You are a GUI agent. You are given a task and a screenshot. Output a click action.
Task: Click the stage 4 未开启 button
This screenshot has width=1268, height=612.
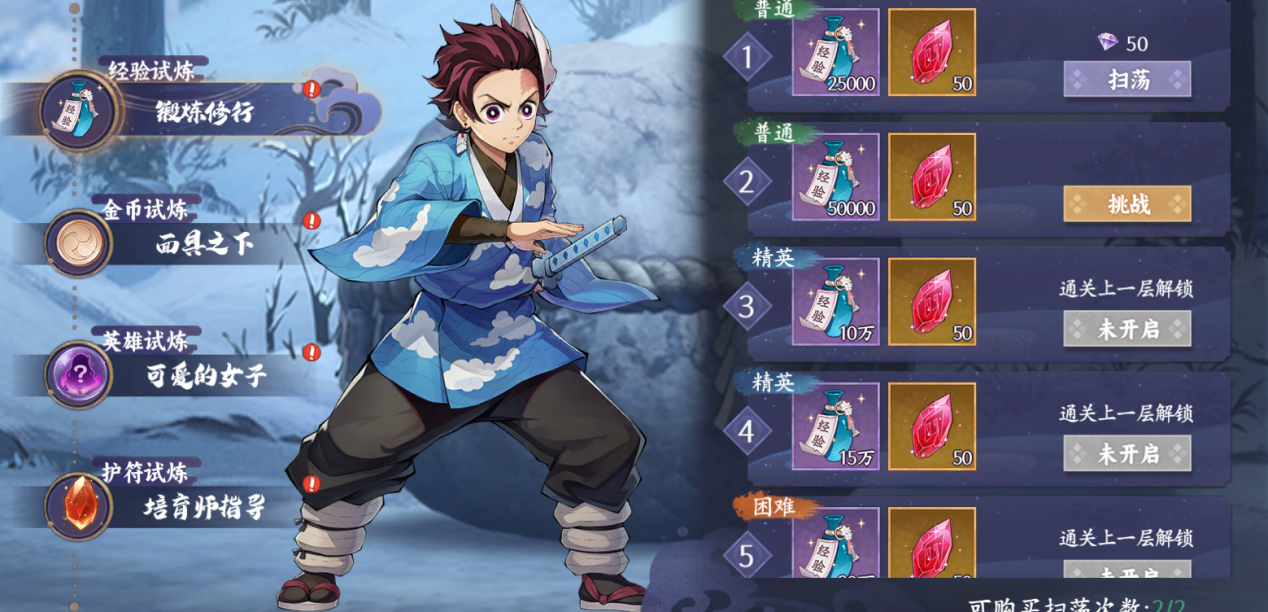tap(1127, 453)
